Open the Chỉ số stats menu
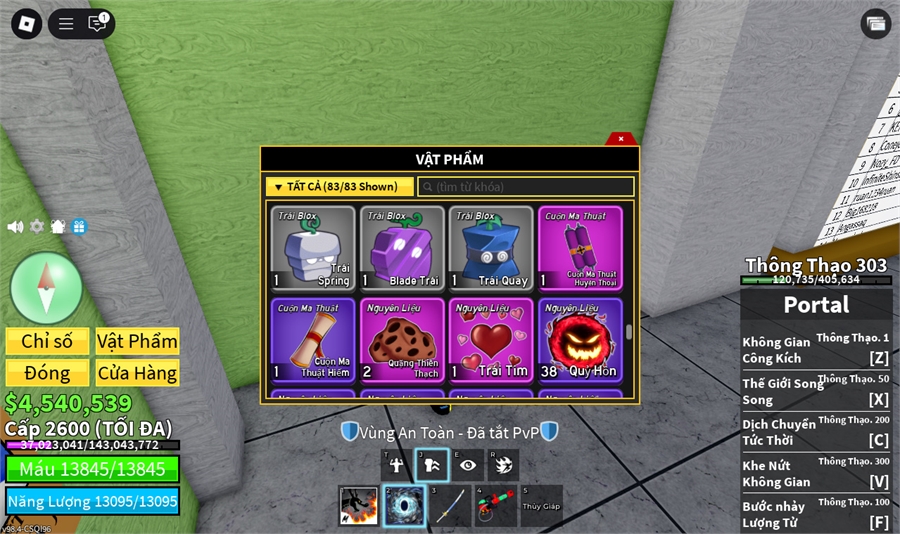900x534 pixels. click(x=47, y=341)
